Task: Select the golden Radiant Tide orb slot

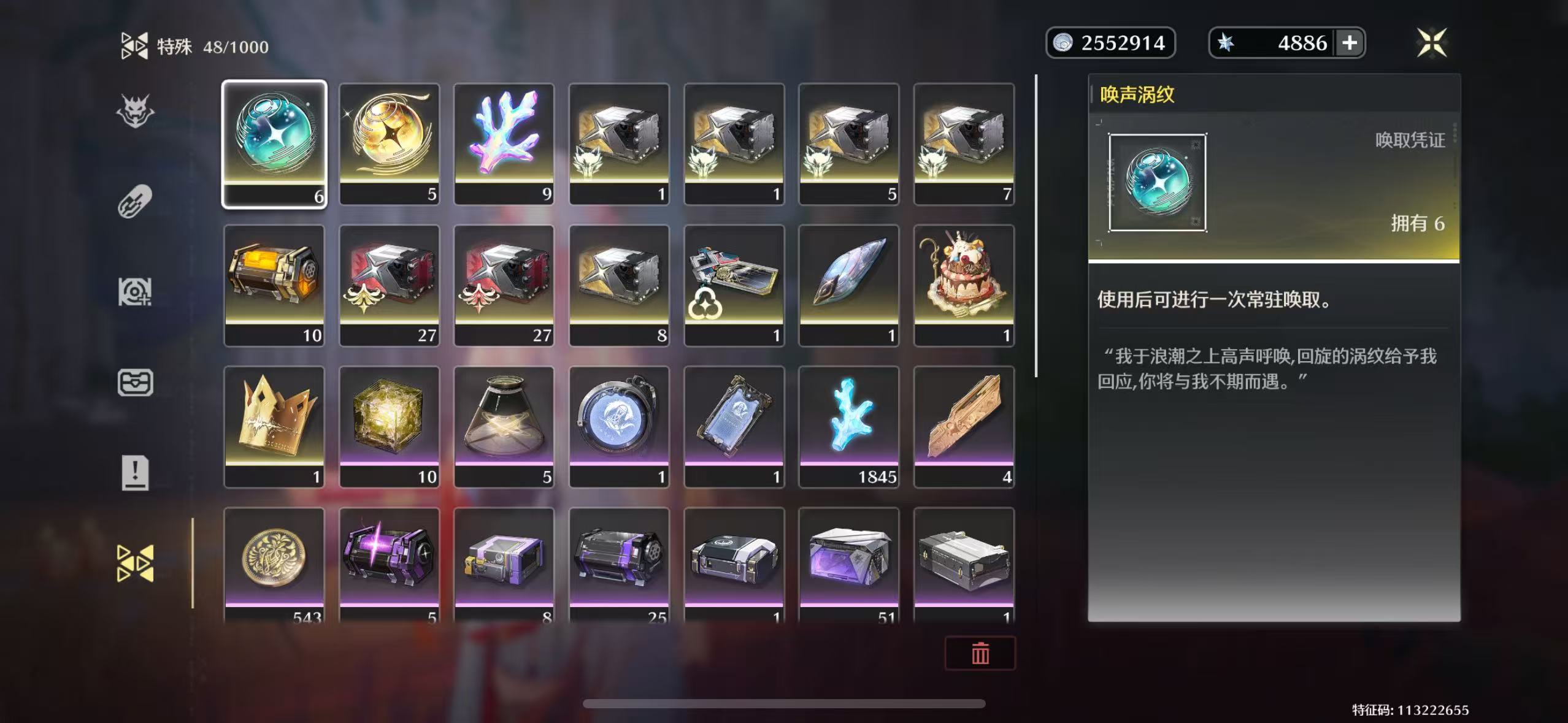Action: [390, 144]
